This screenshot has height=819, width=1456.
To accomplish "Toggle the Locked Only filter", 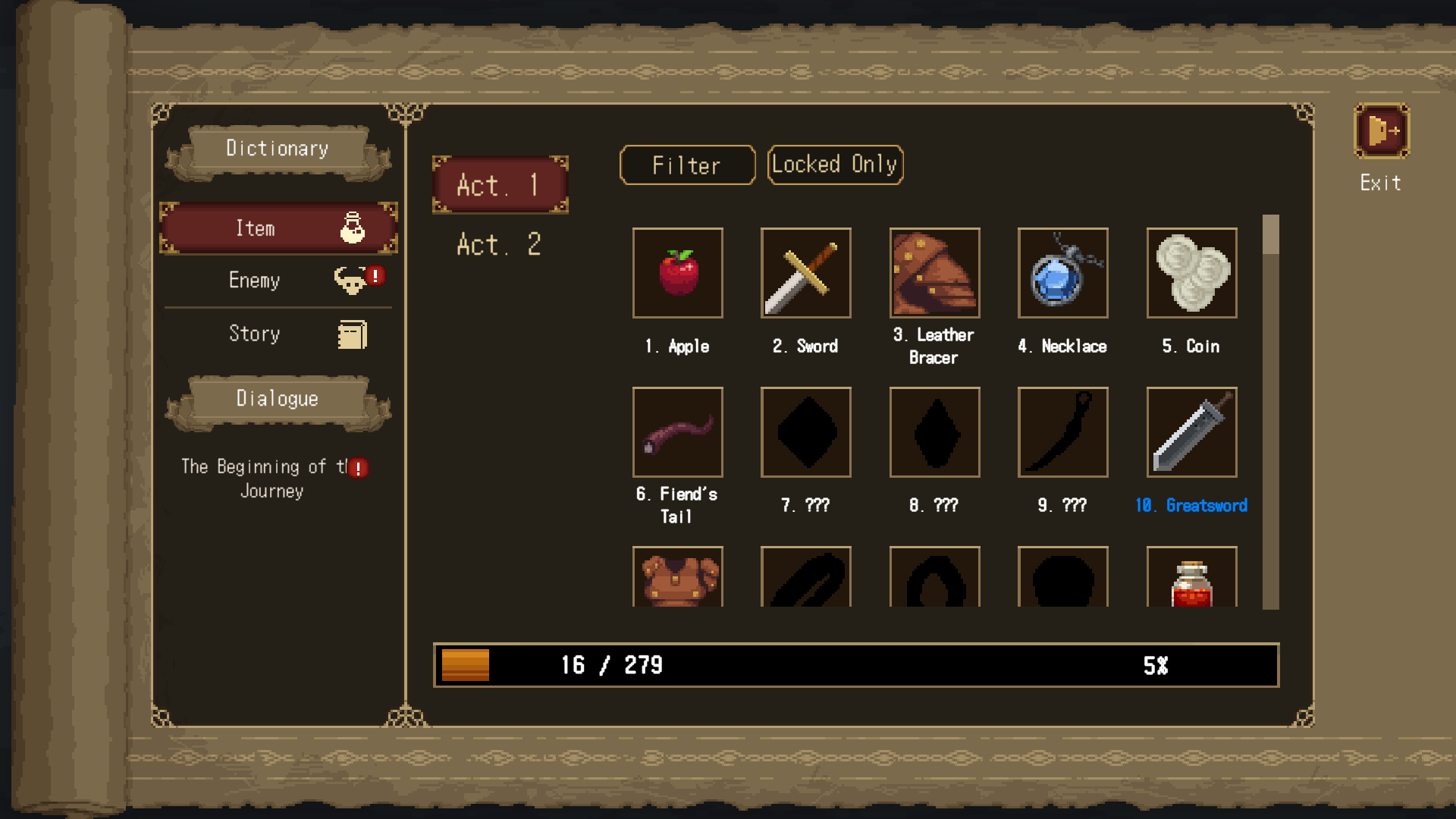I will click(835, 165).
